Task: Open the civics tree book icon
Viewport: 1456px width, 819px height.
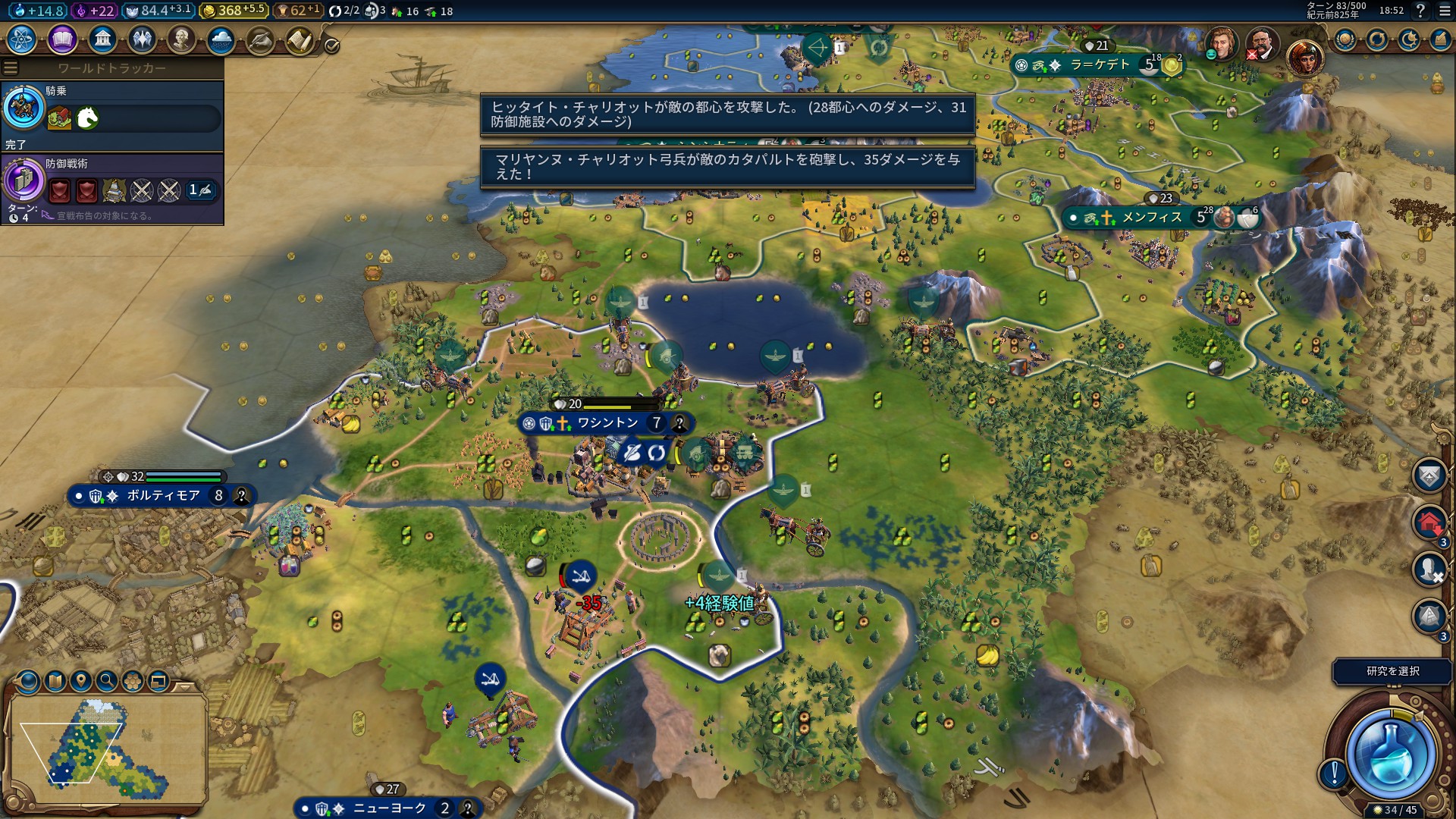Action: click(x=62, y=39)
